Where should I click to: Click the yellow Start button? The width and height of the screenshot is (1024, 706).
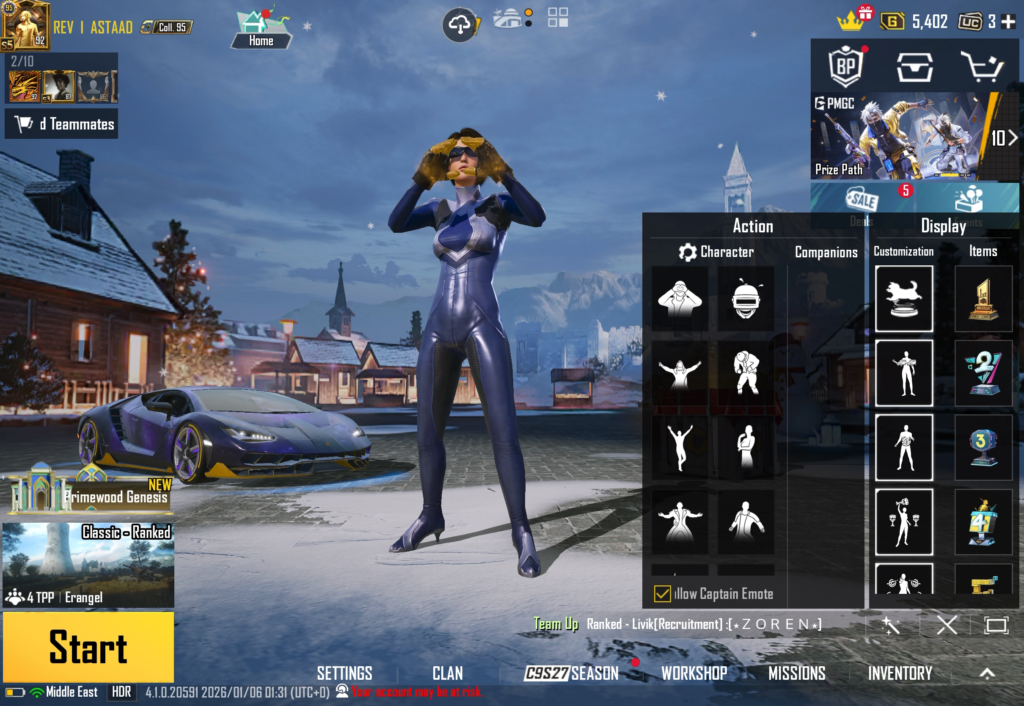coord(88,647)
